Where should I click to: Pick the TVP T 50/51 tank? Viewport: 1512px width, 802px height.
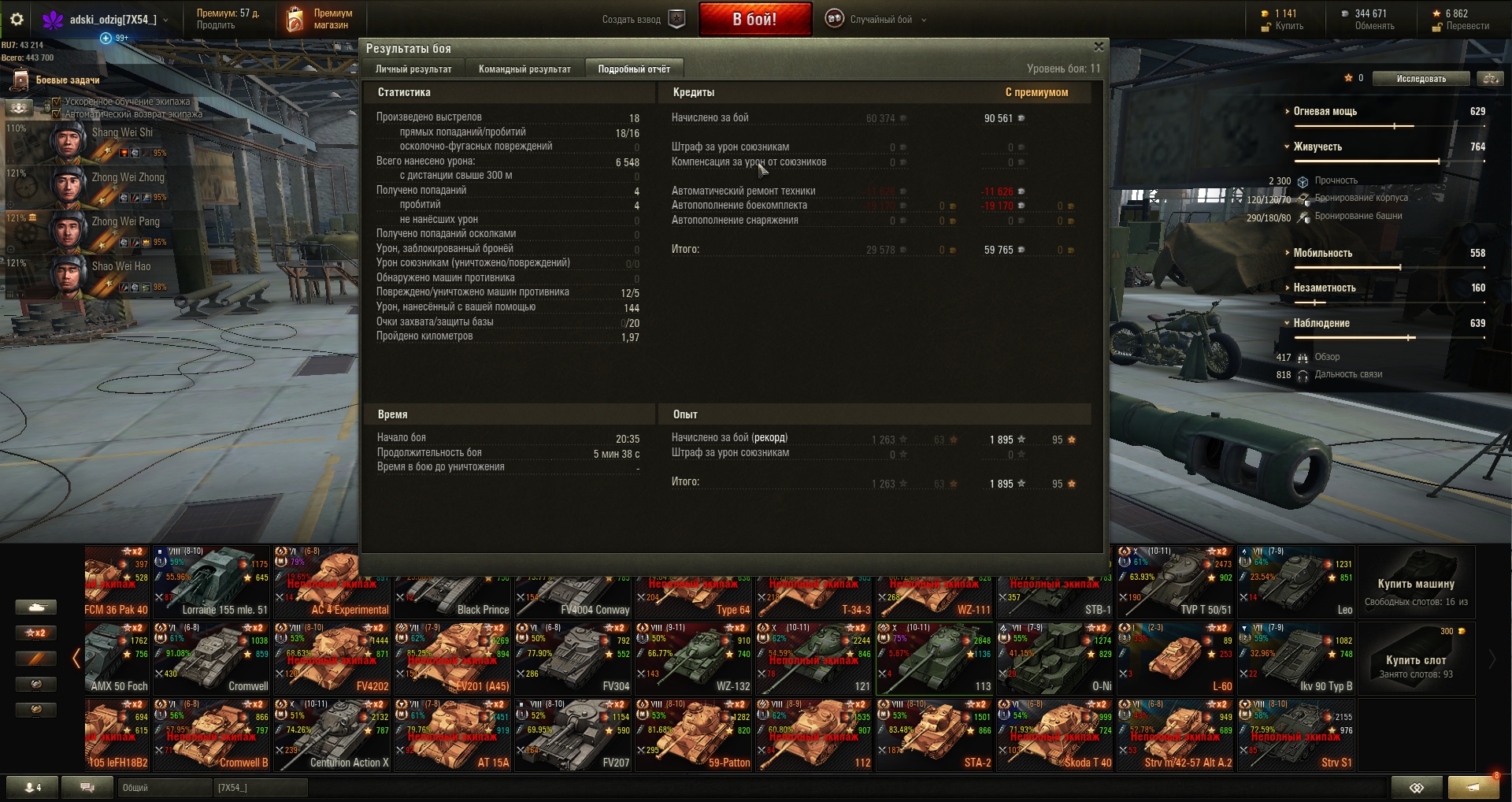[x=1175, y=583]
